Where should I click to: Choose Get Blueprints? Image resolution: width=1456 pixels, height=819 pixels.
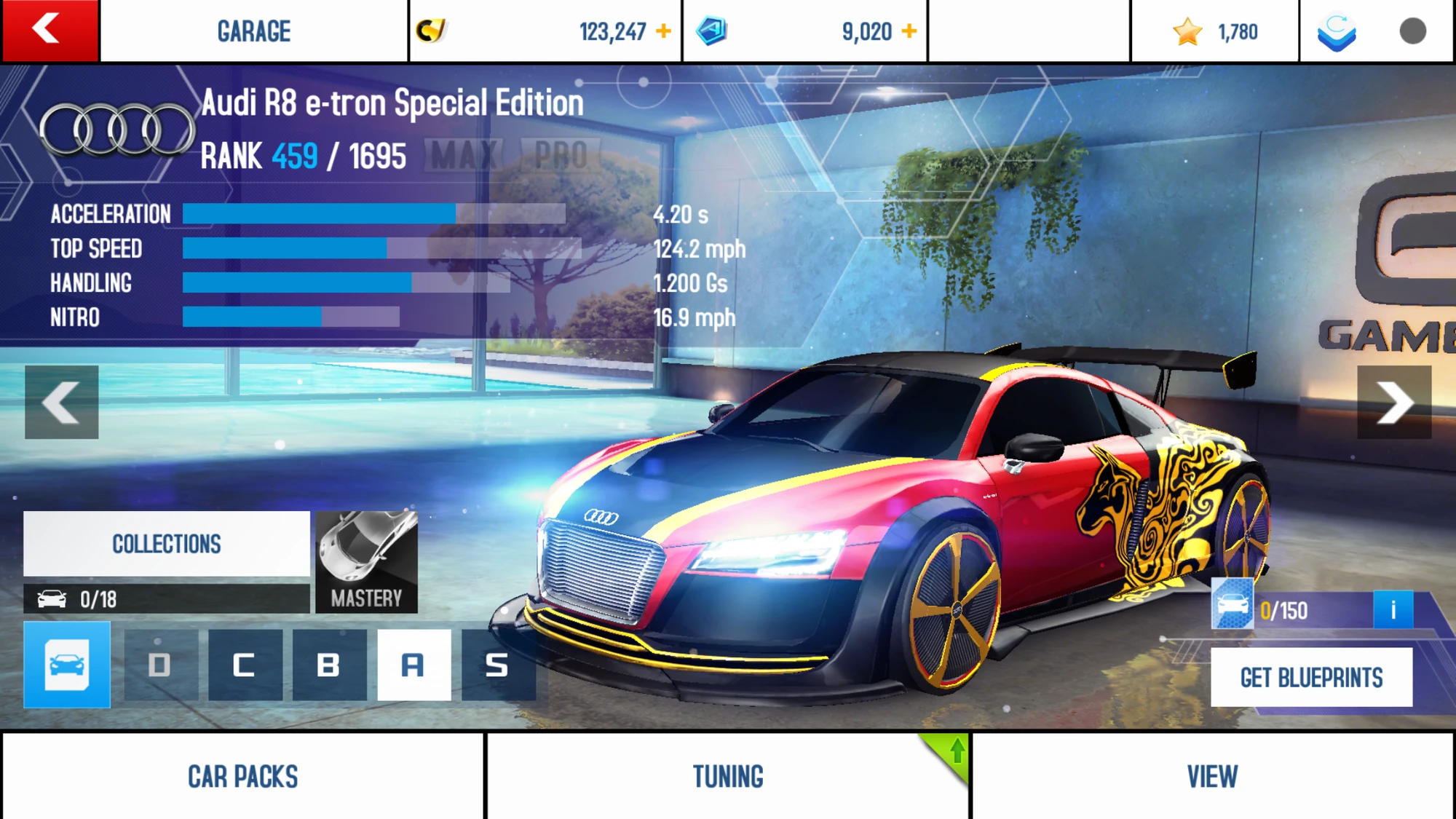click(x=1311, y=678)
